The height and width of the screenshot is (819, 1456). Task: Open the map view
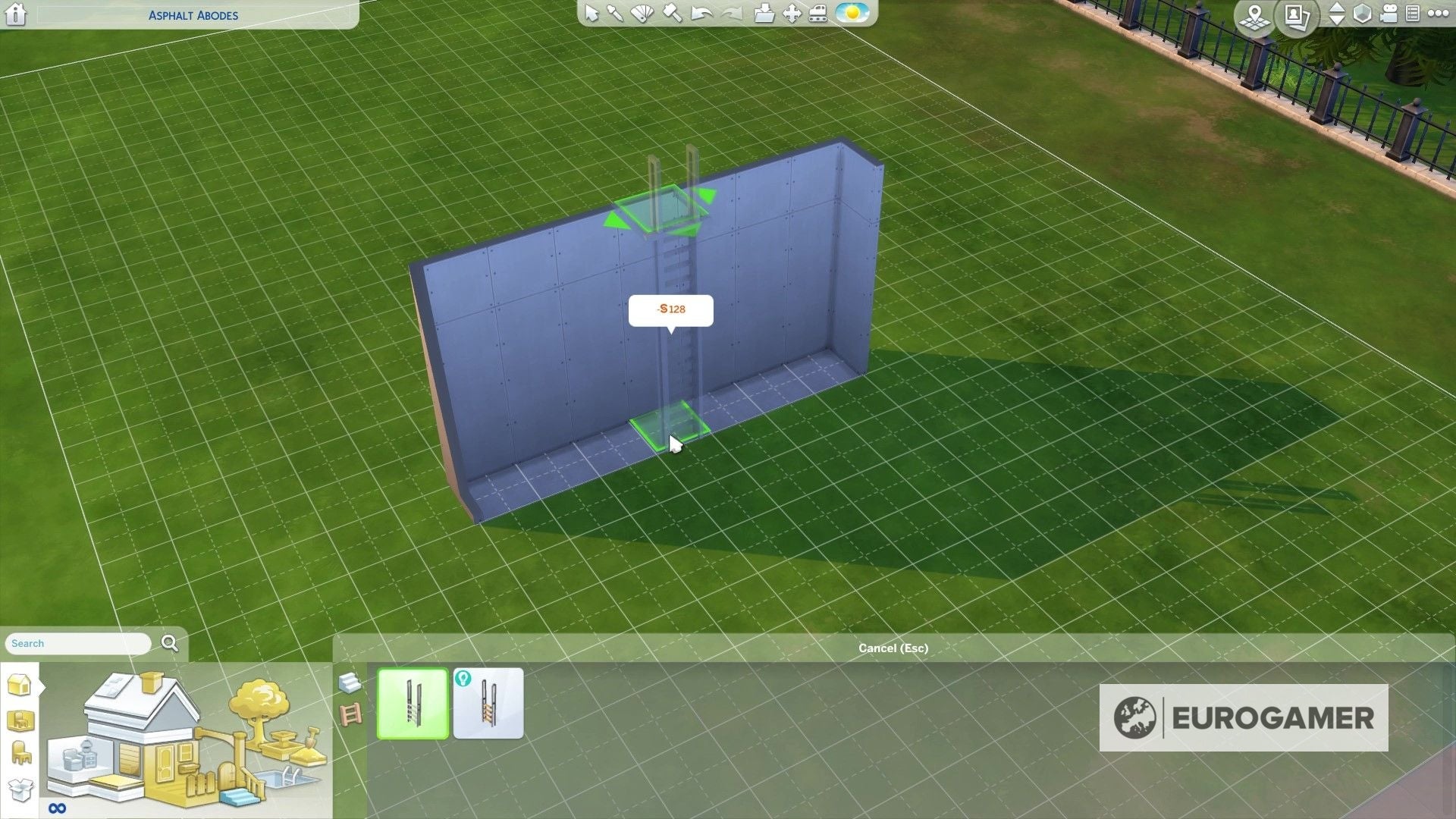(x=1255, y=17)
